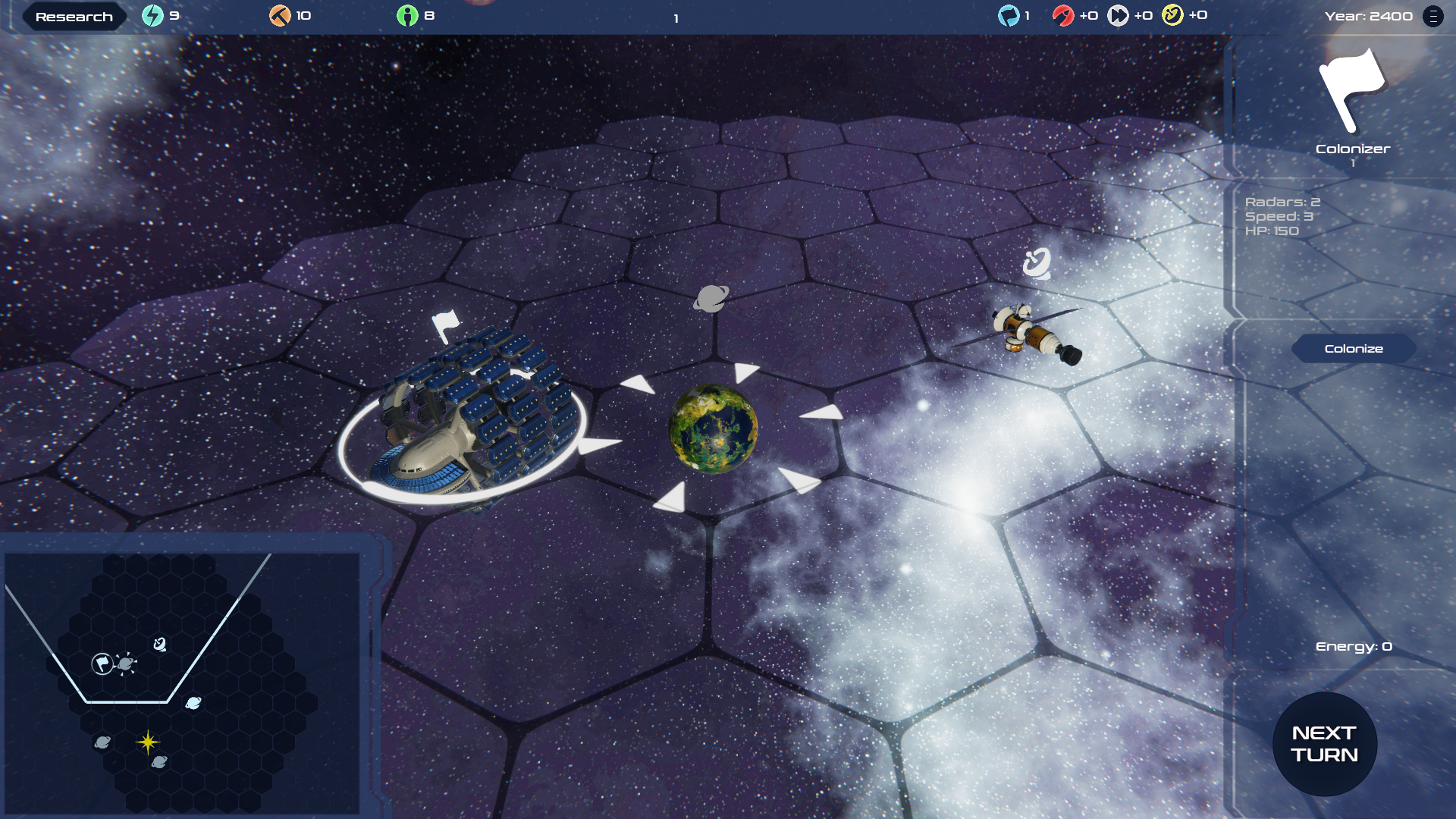Open the Research panel
Image resolution: width=1456 pixels, height=819 pixels.
74,17
